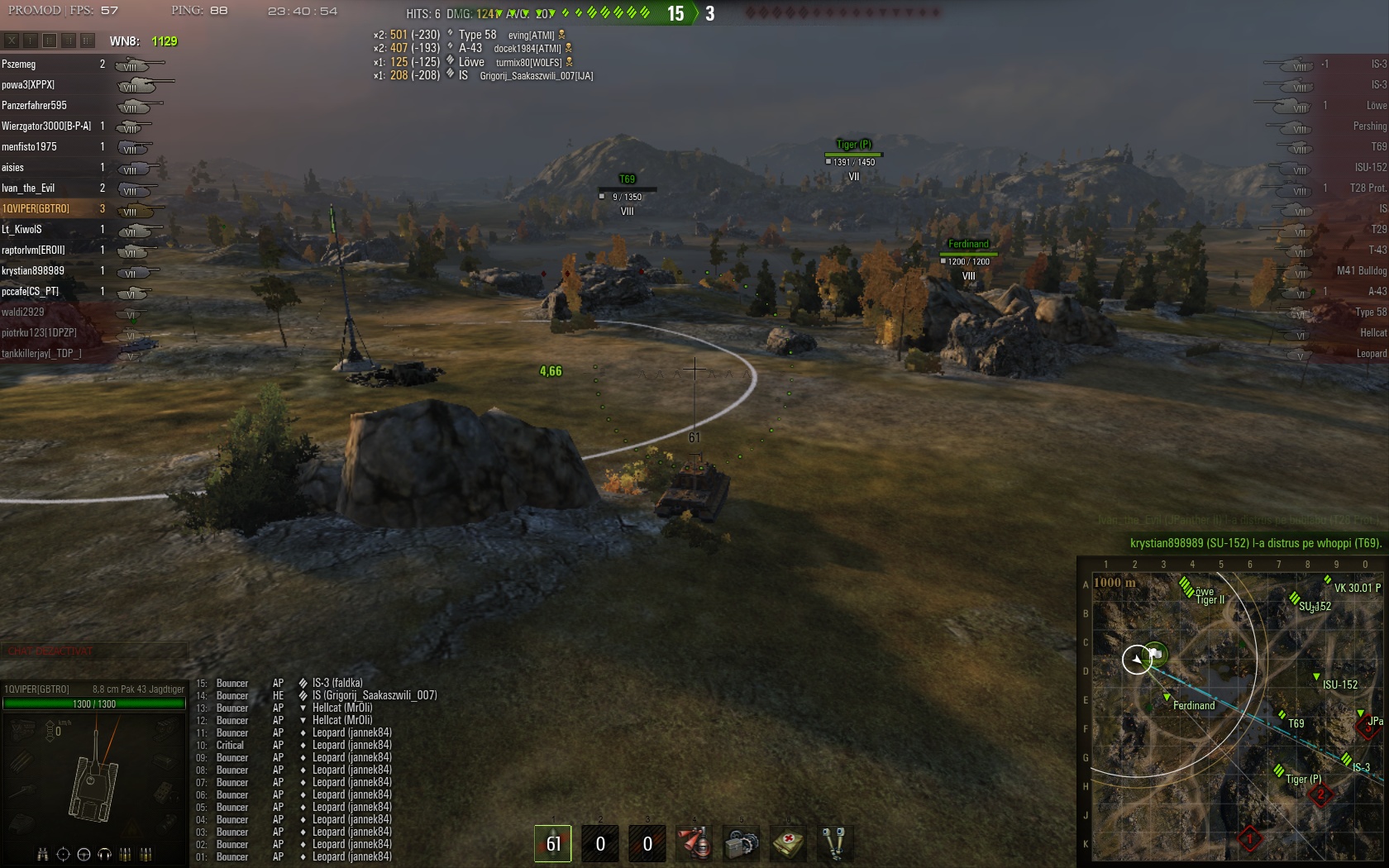1389x868 pixels.
Task: Use the red fire extinguisher consumable
Action: click(694, 843)
